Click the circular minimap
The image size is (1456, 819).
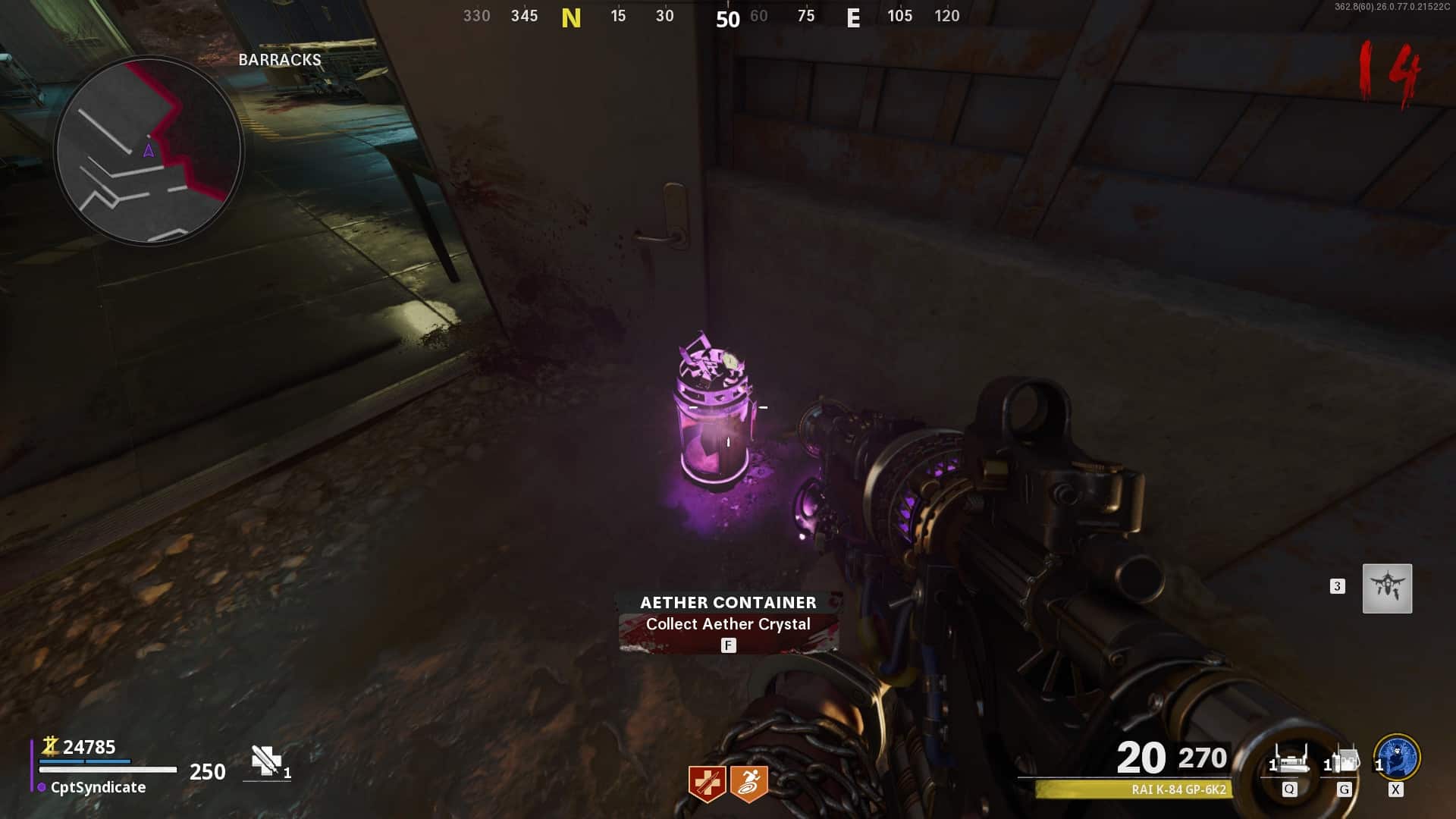pos(149,150)
